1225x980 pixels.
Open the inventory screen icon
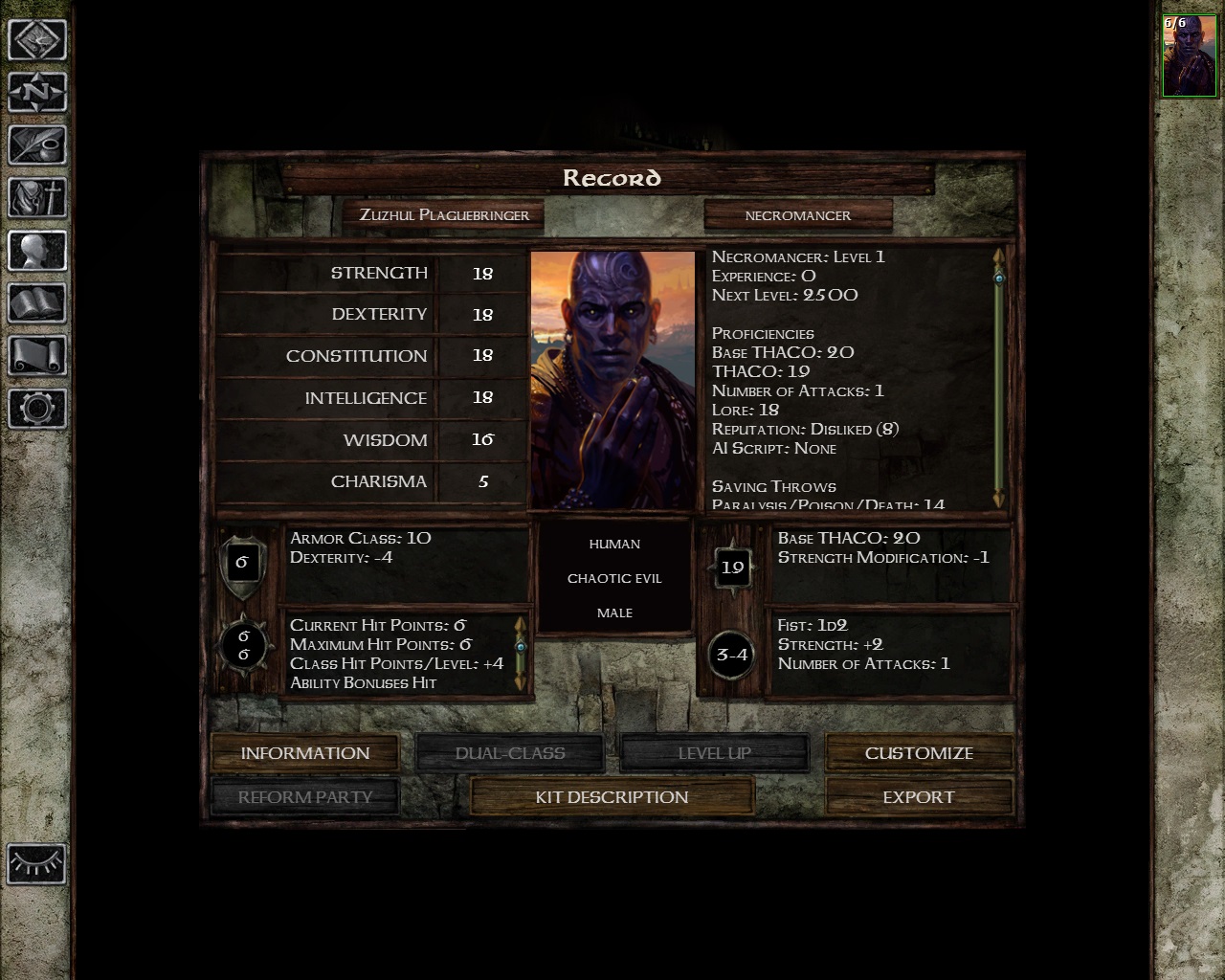[x=37, y=198]
